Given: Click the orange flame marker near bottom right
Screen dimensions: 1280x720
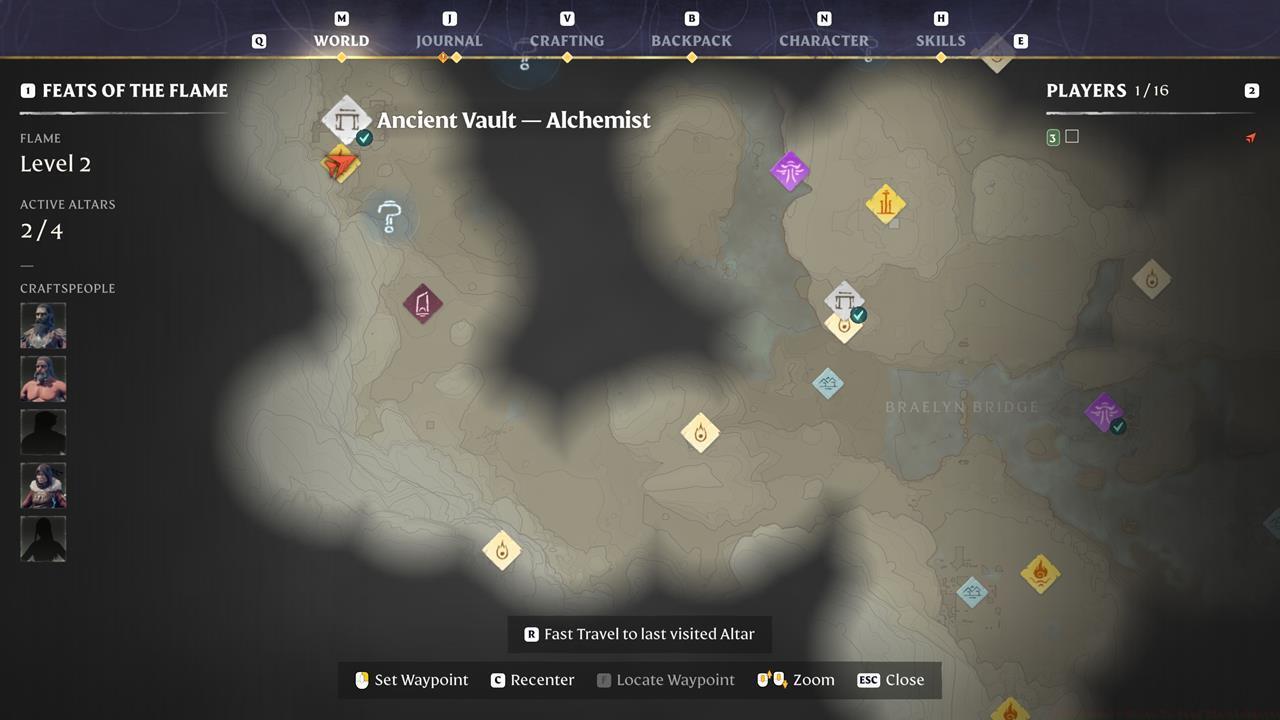Looking at the screenshot, I should click(x=1039, y=572).
